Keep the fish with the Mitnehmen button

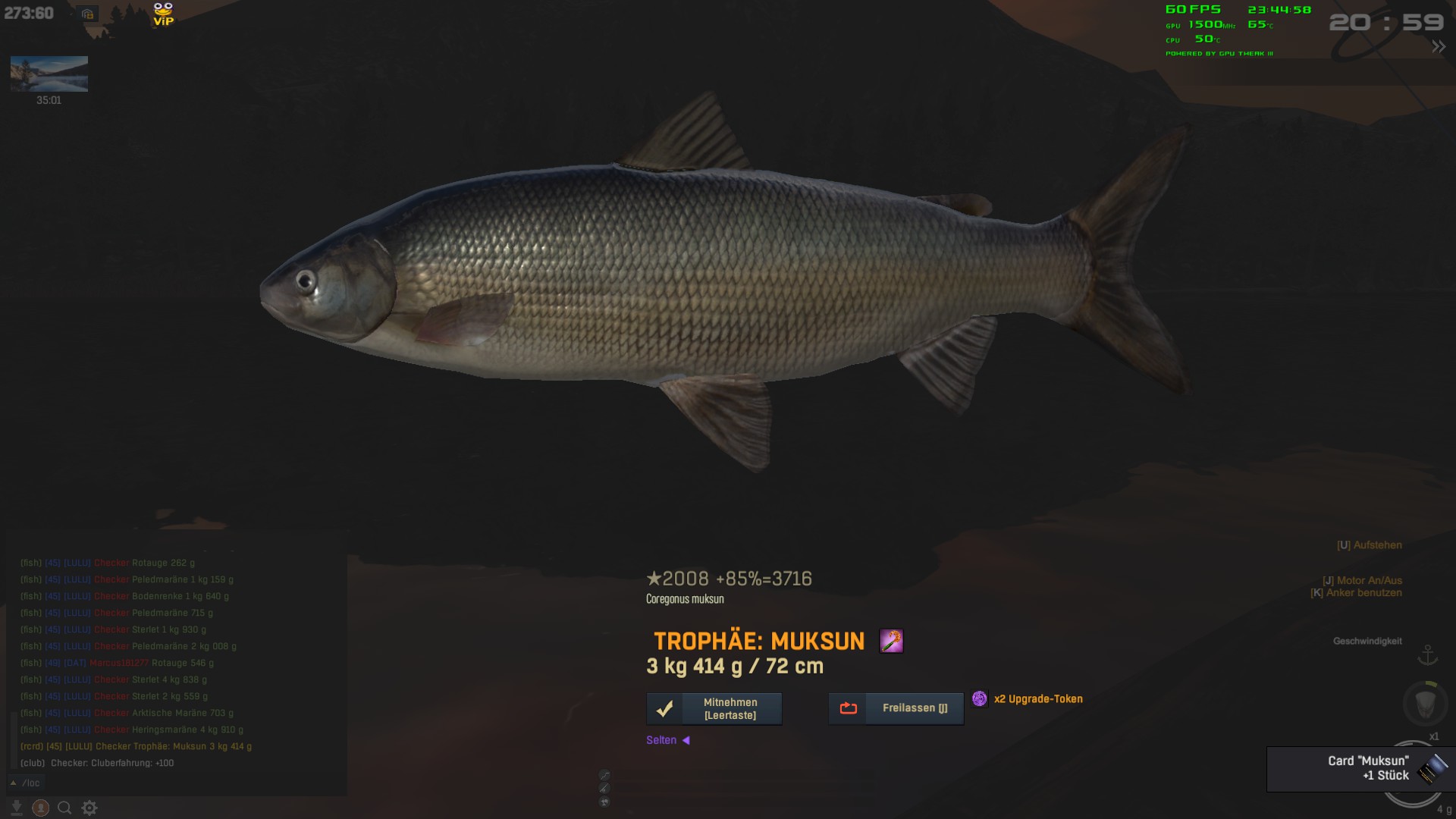point(714,708)
